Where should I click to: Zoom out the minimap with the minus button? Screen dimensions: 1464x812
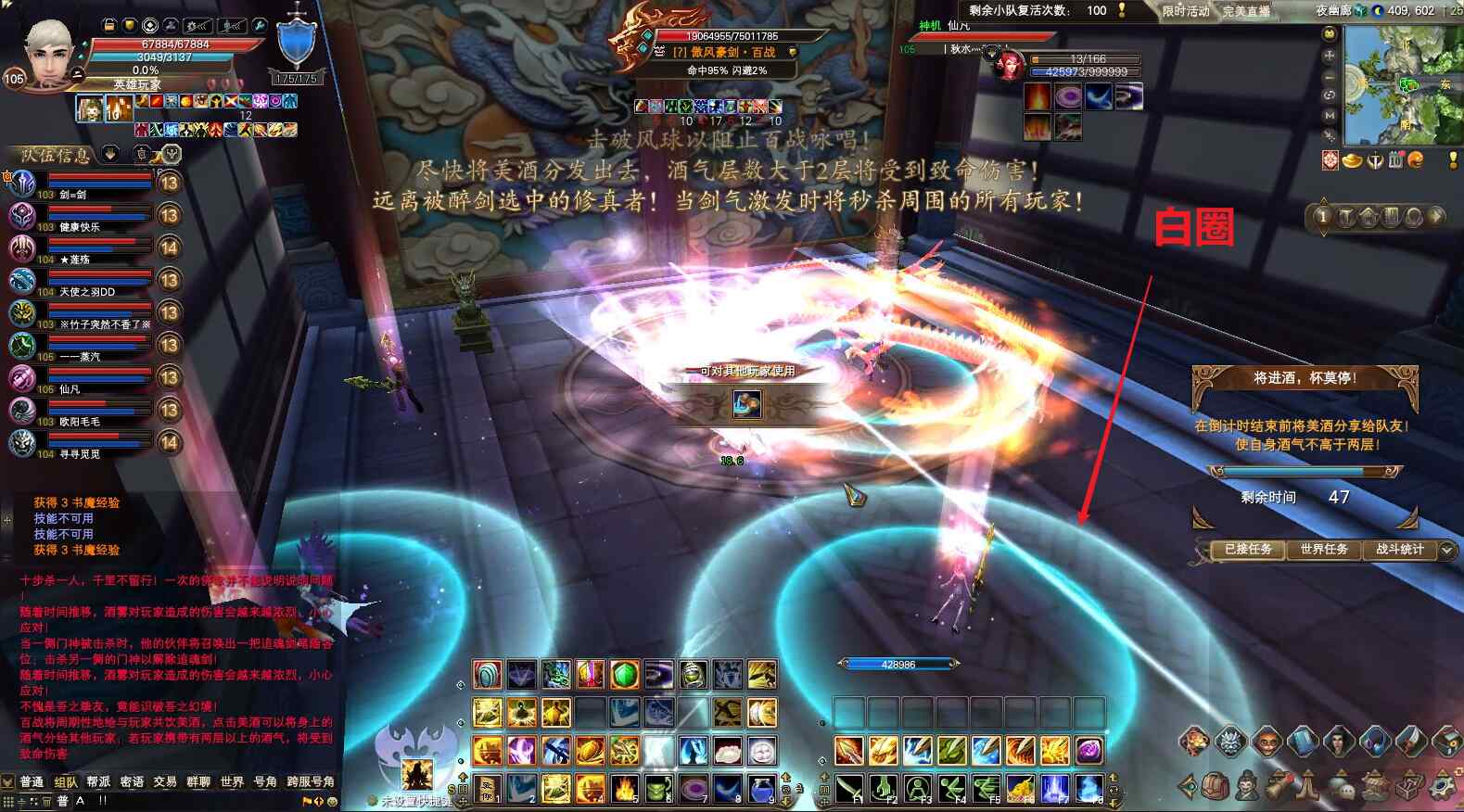(1330, 75)
